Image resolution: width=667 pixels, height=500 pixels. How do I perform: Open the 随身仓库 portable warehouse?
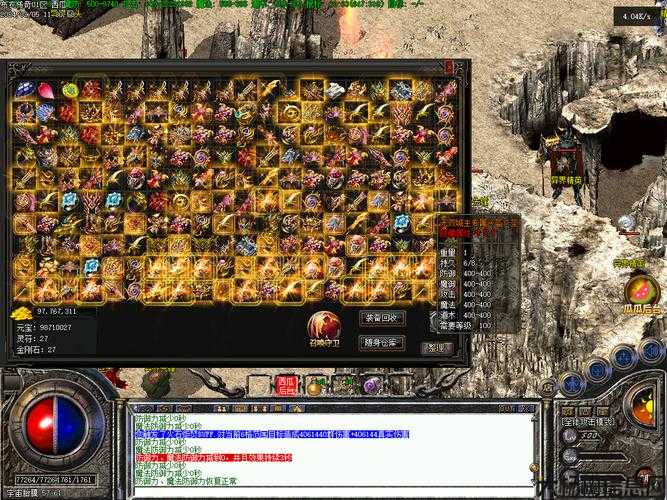pos(382,341)
